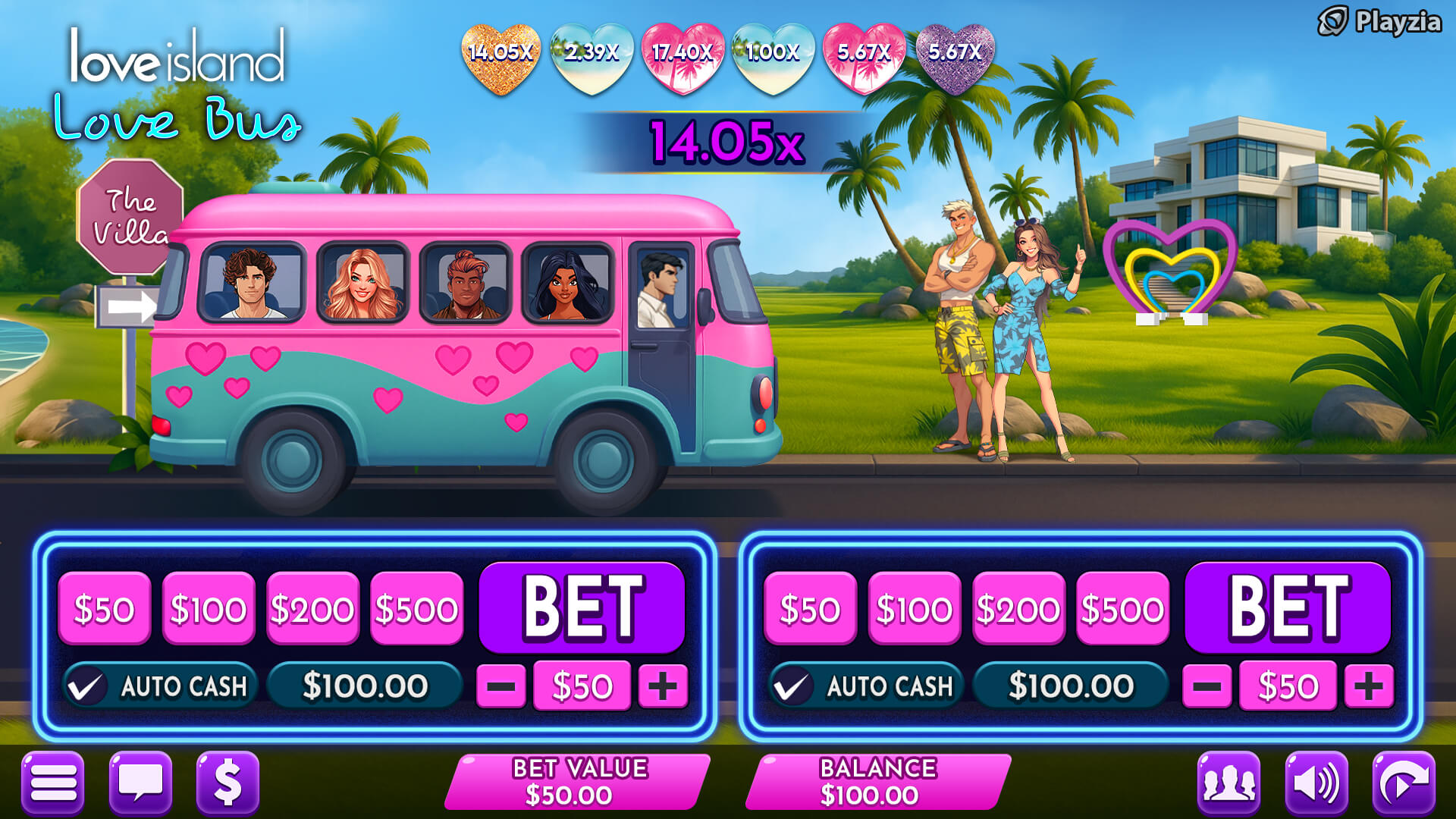The image size is (1456, 819).
Task: Toggle Auto Cash in the left bet panel
Action: click(x=86, y=687)
